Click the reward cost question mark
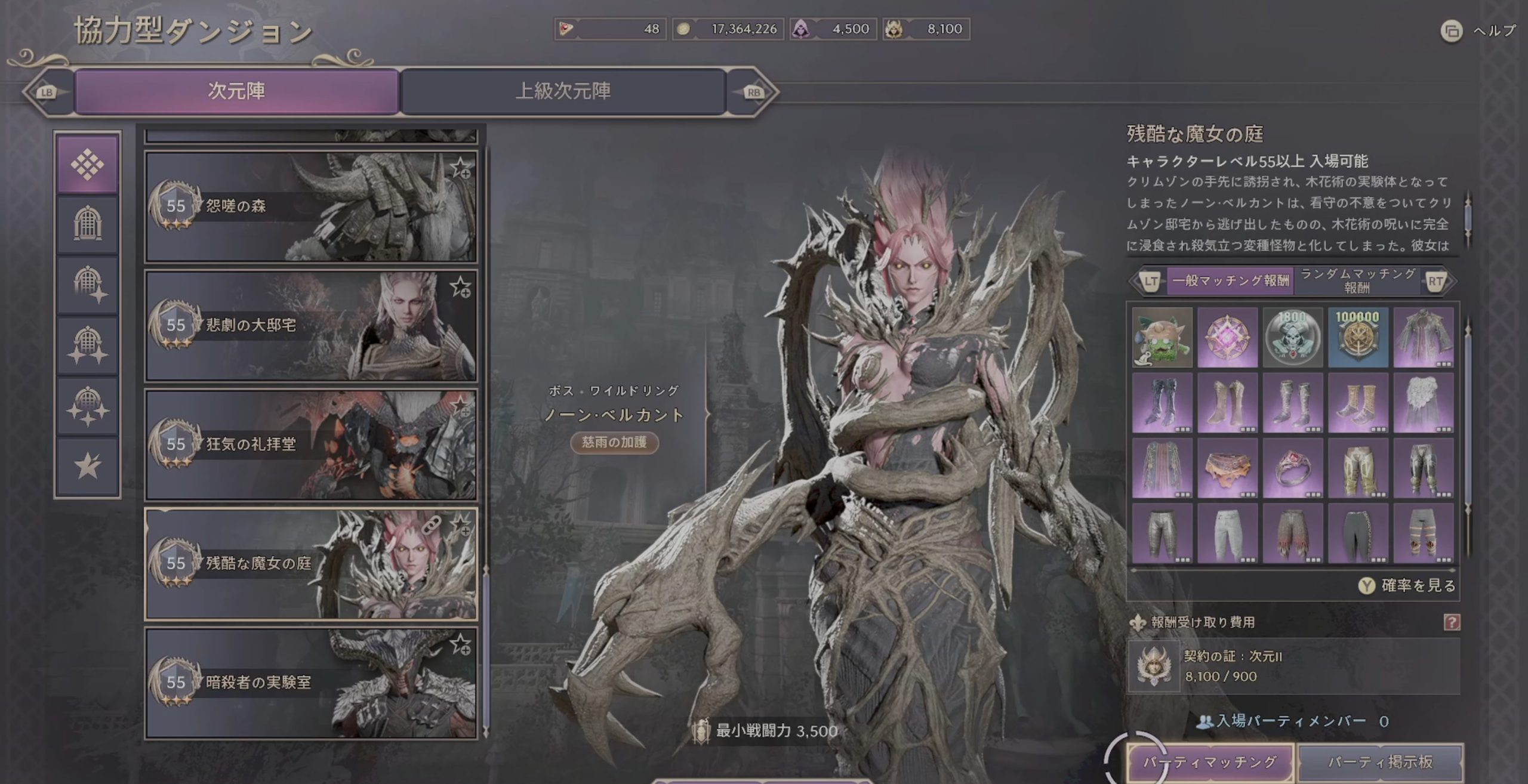1528x784 pixels. click(x=1452, y=622)
